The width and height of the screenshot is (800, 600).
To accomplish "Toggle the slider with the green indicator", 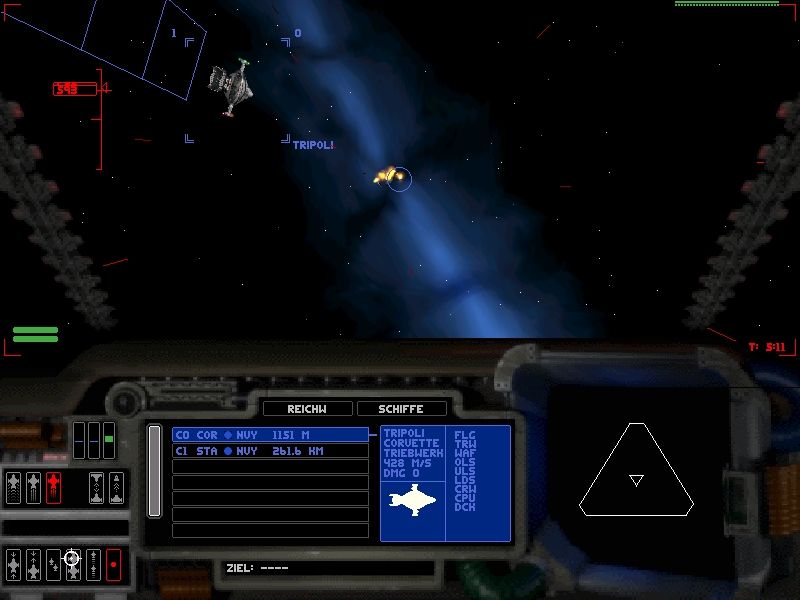I will 109,440.
